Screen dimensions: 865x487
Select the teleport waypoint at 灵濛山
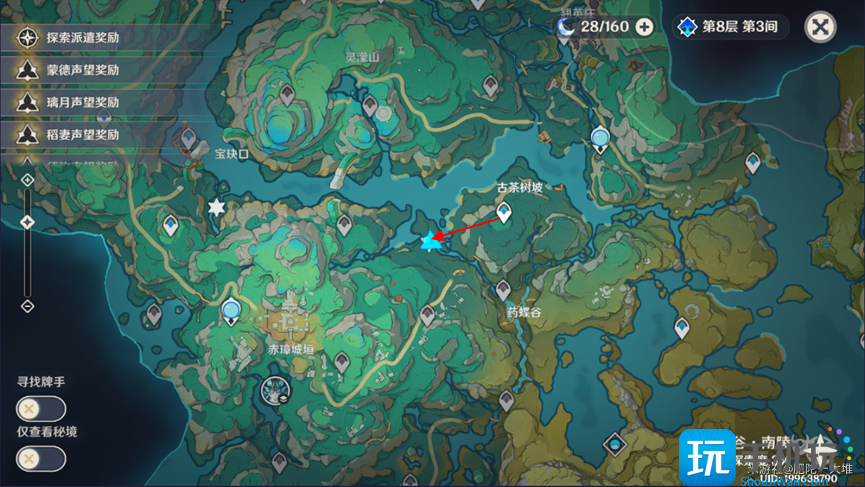(x=371, y=105)
